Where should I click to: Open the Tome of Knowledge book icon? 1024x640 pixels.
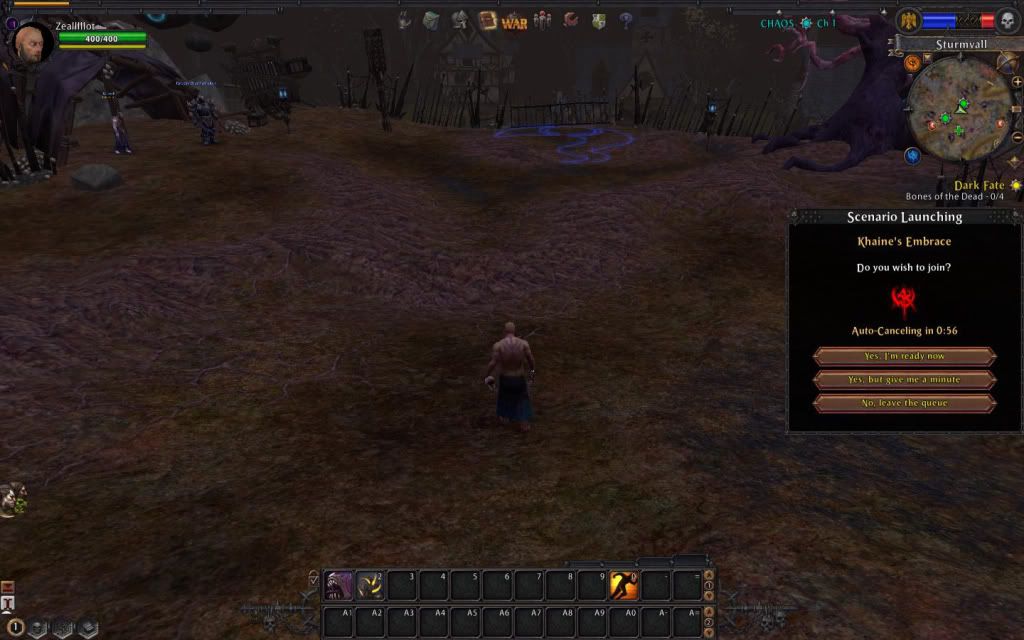(x=488, y=20)
